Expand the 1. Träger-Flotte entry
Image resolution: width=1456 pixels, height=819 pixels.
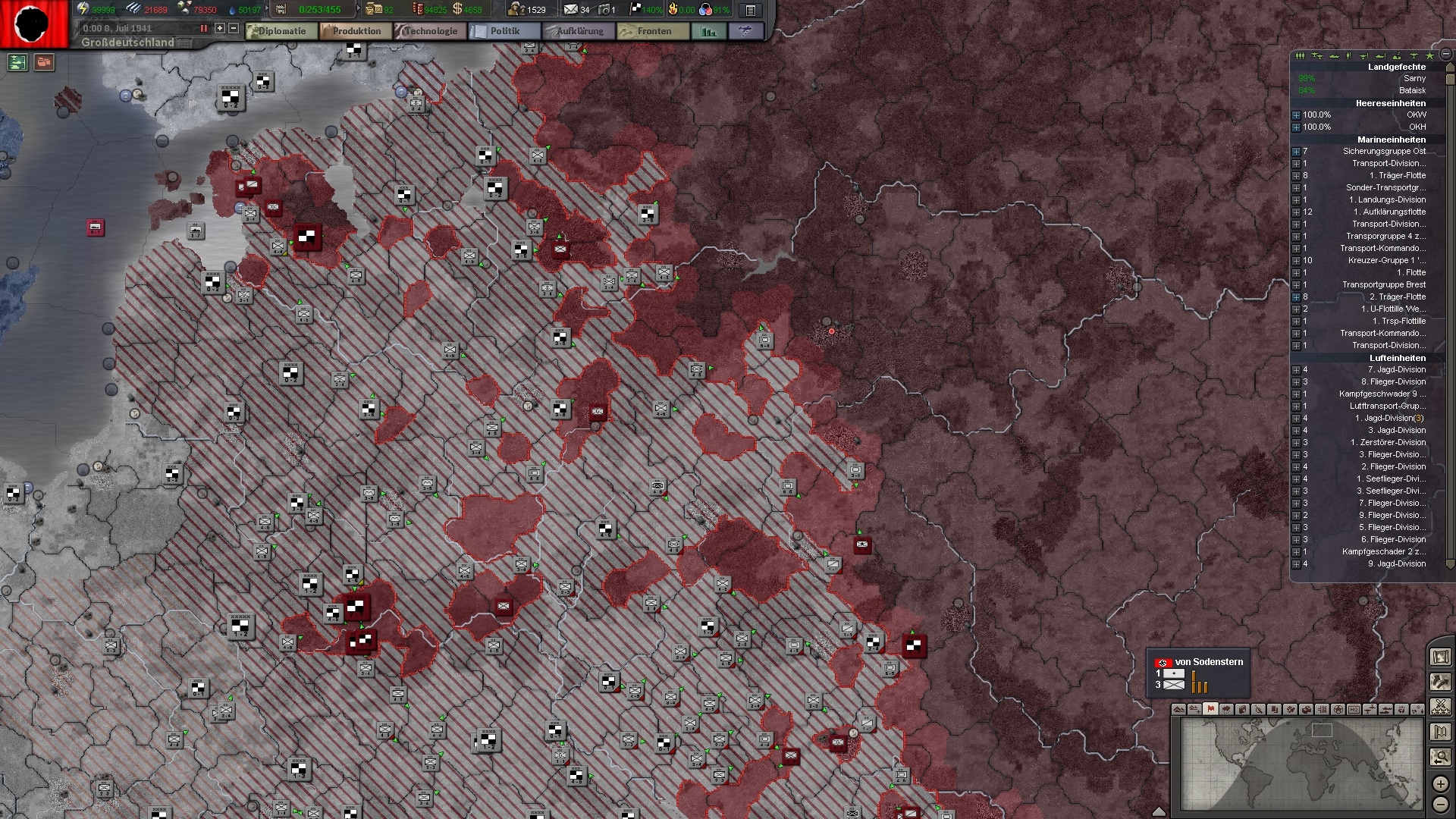(1297, 175)
